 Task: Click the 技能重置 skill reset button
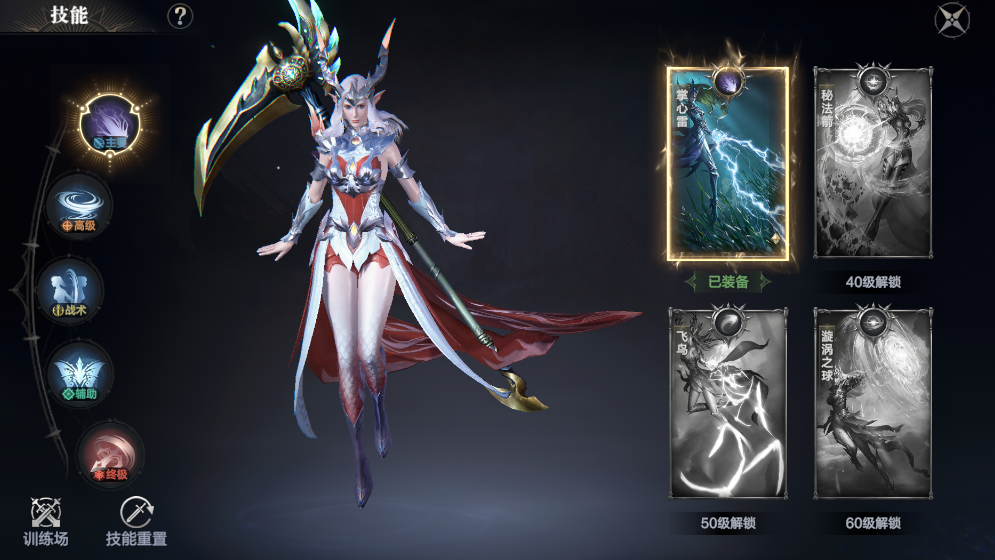pyautogui.click(x=136, y=520)
